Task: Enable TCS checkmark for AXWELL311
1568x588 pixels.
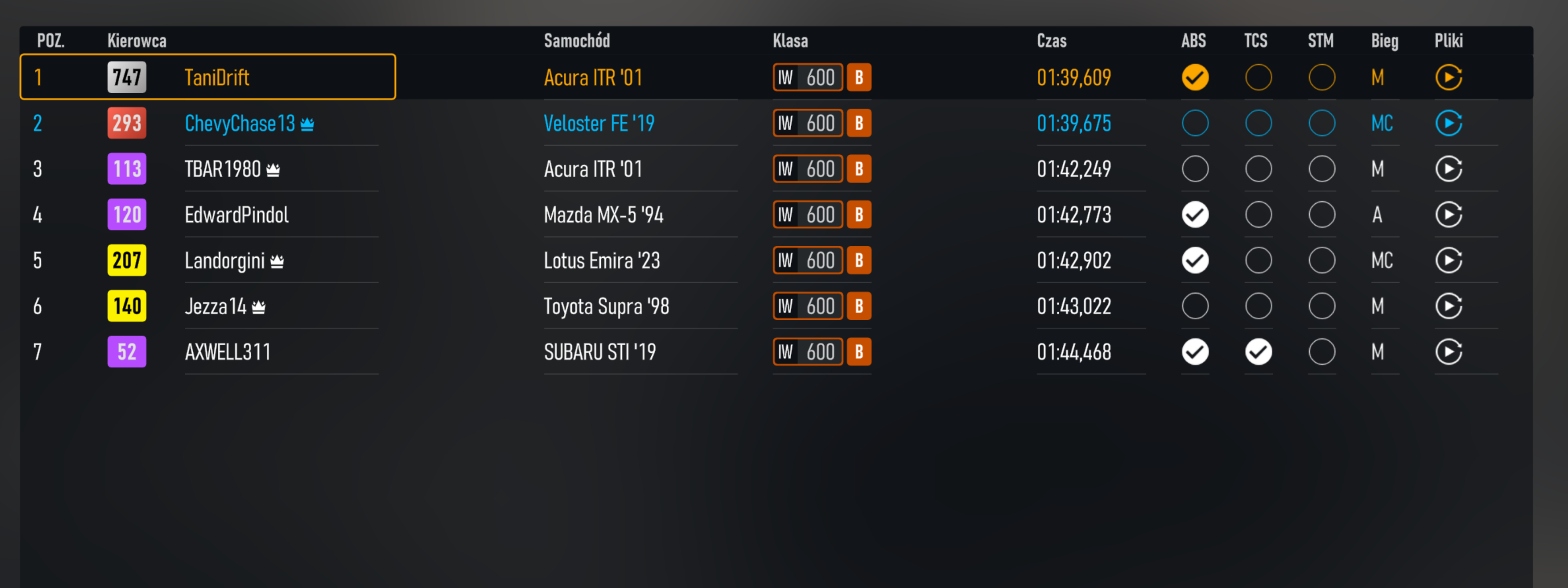Action: [x=1258, y=351]
